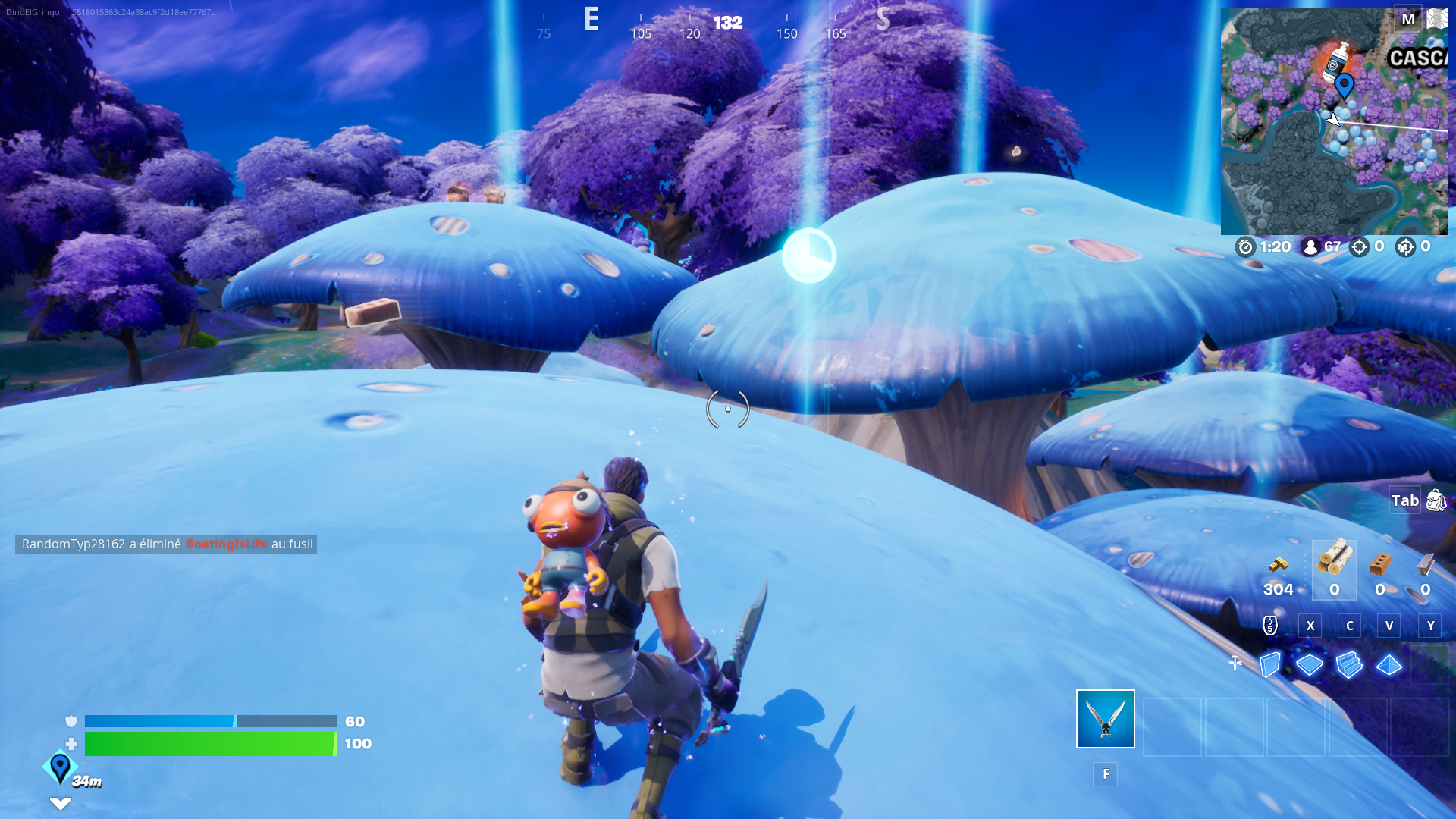Viewport: 1456px width, 819px height.
Task: Select the stairs build piece icon
Action: [x=1350, y=665]
